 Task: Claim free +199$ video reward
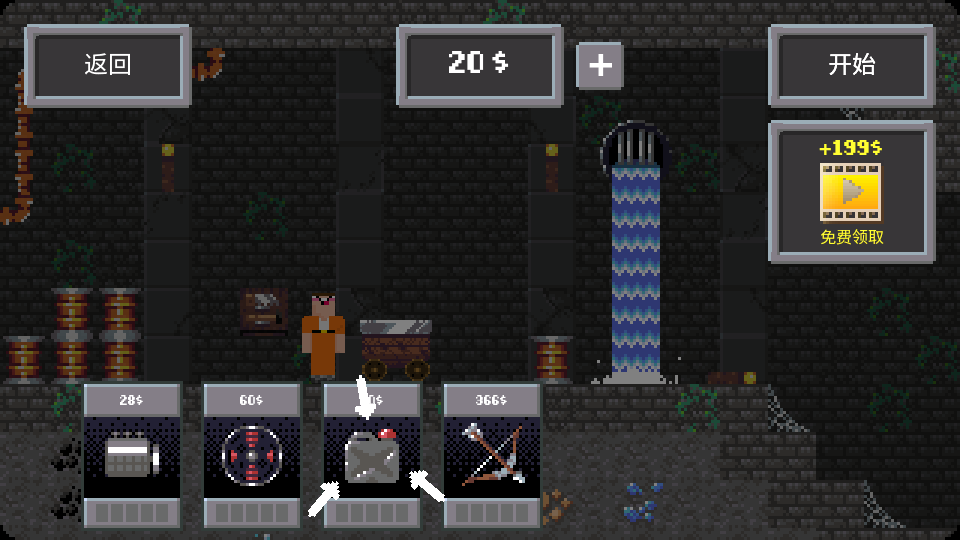(851, 192)
